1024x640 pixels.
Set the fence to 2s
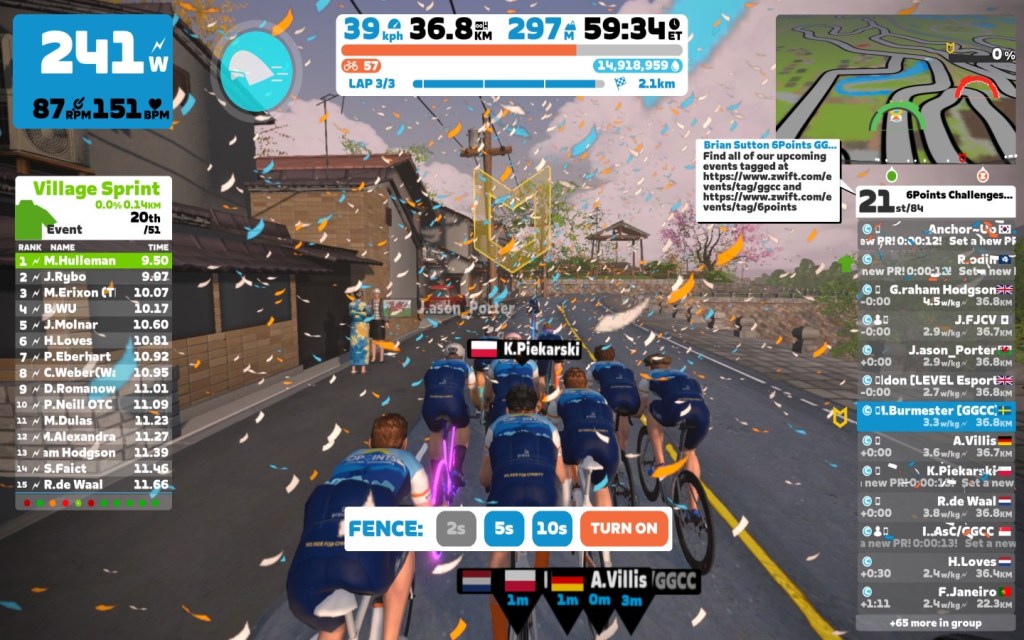tap(456, 529)
